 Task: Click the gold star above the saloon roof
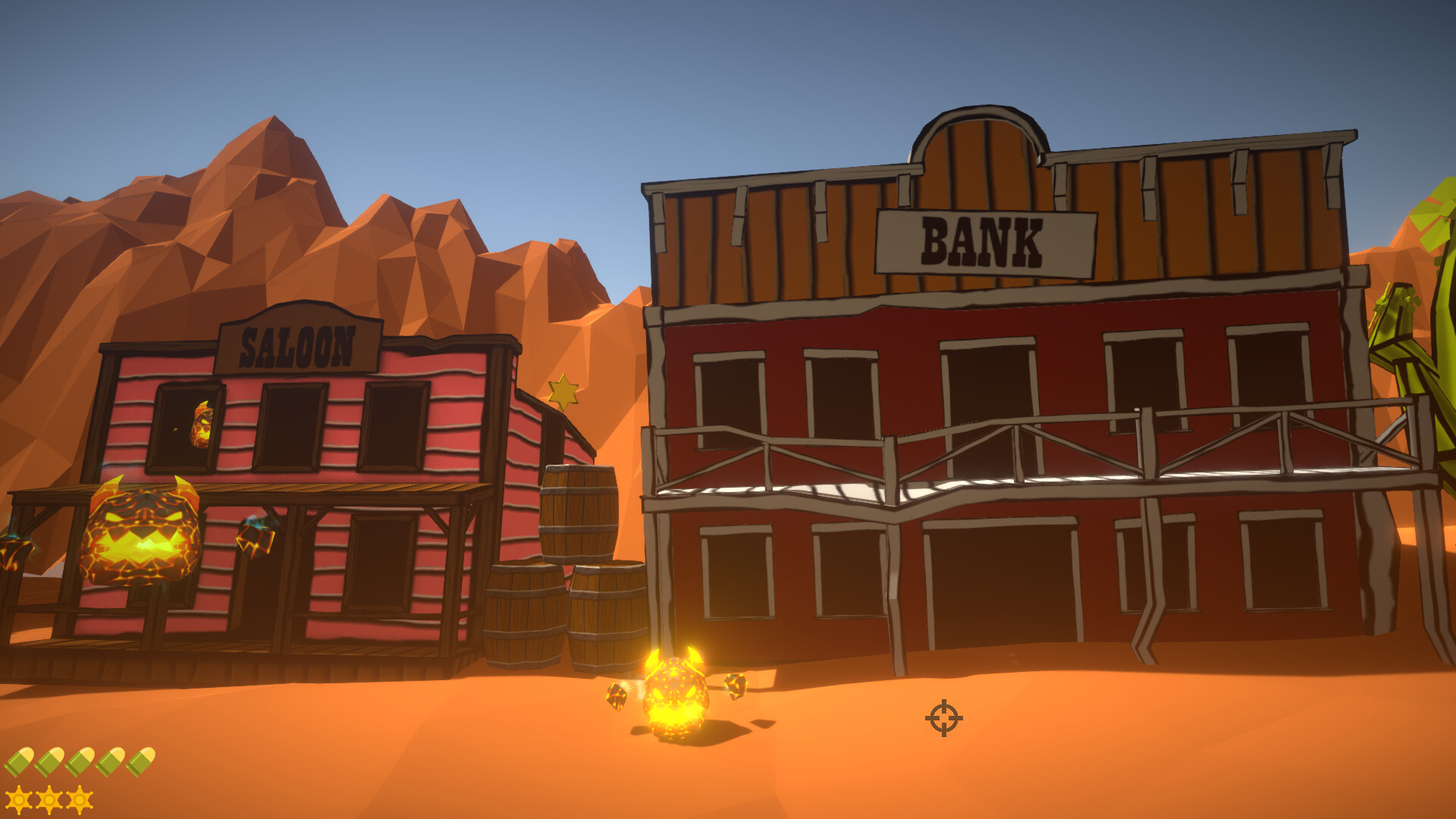562,393
